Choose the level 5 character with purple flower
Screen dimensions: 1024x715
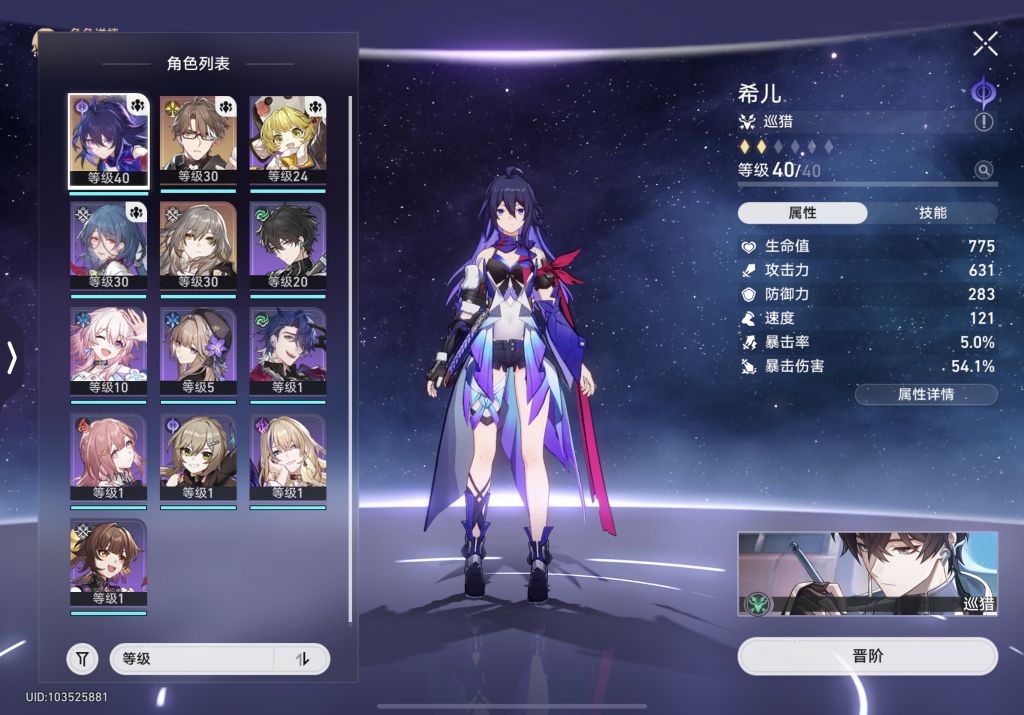pyautogui.click(x=198, y=353)
